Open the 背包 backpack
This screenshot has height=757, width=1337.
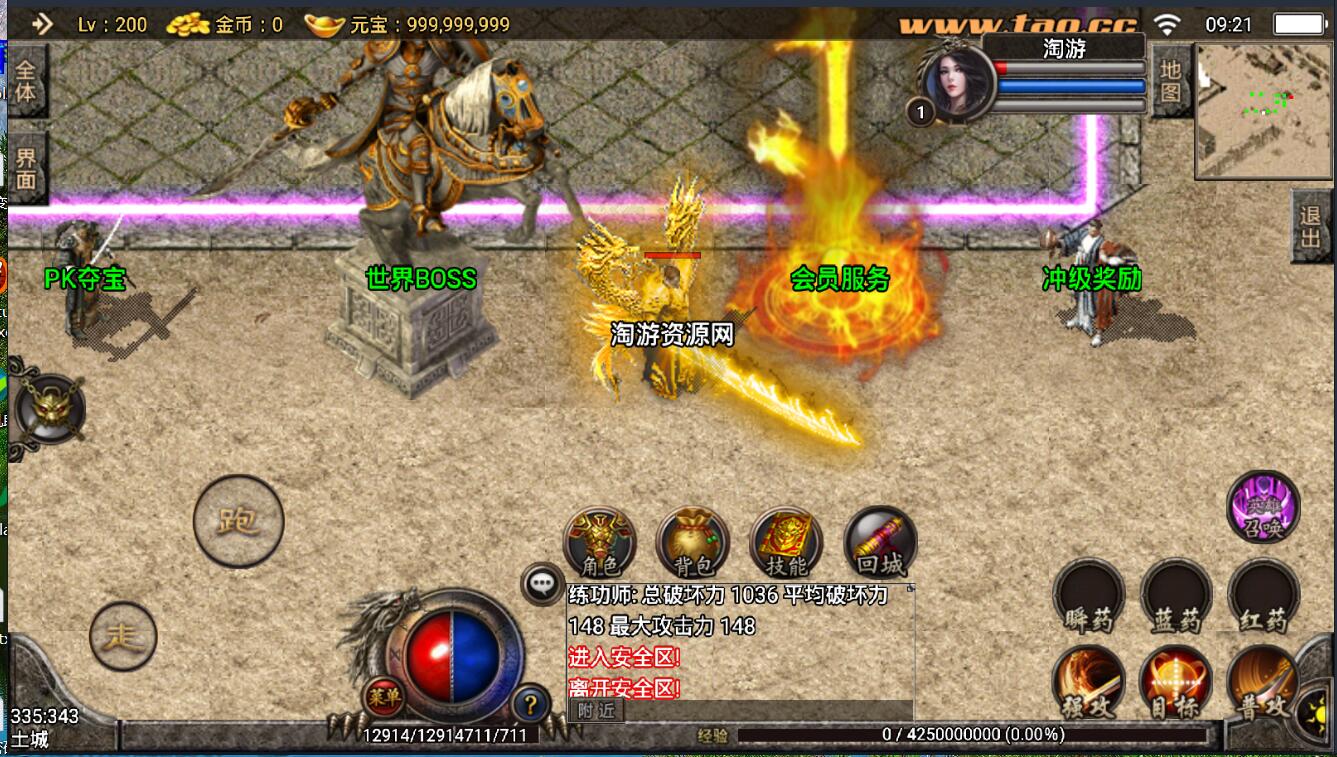coord(692,543)
